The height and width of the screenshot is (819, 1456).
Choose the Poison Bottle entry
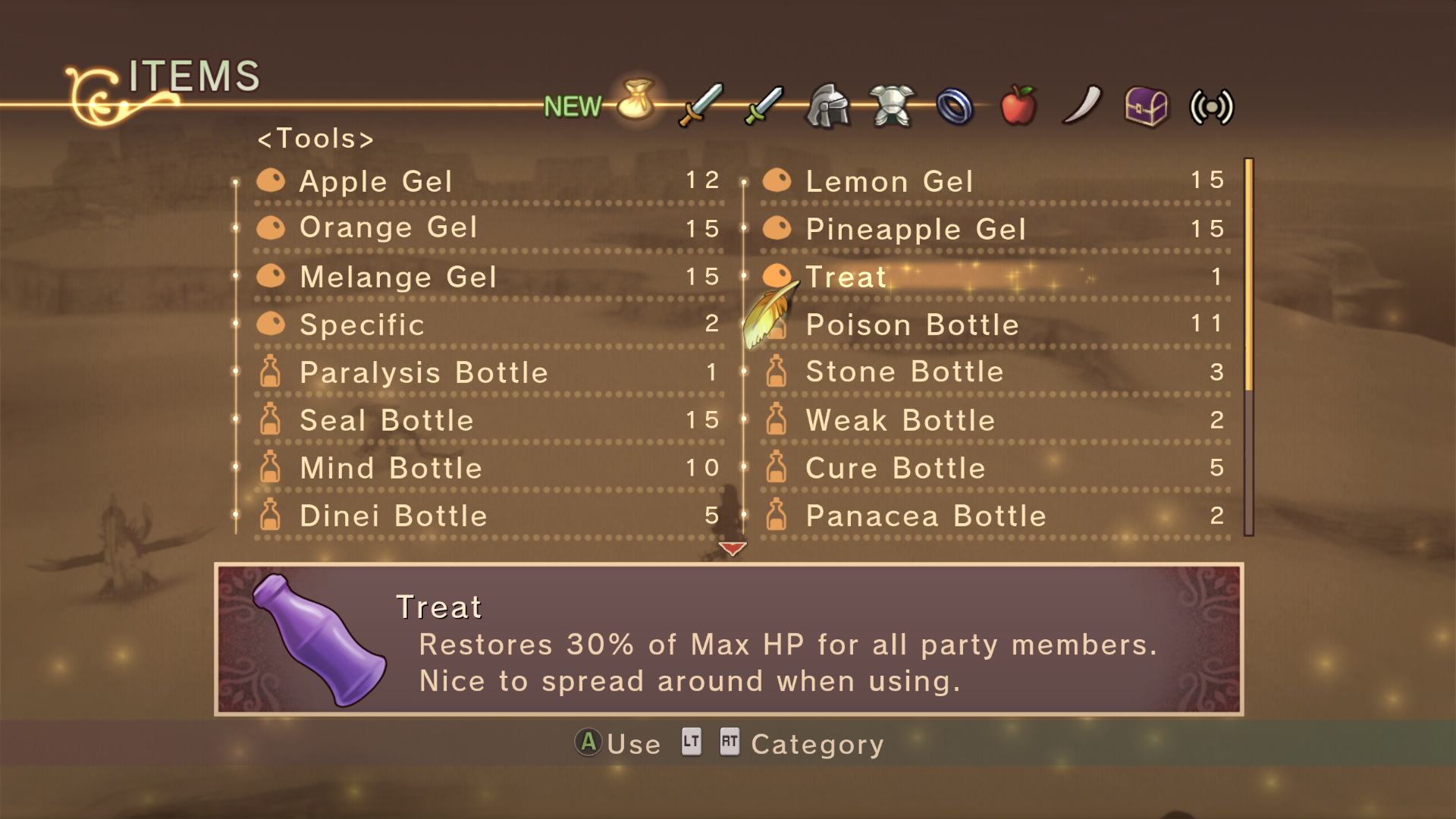click(x=912, y=325)
